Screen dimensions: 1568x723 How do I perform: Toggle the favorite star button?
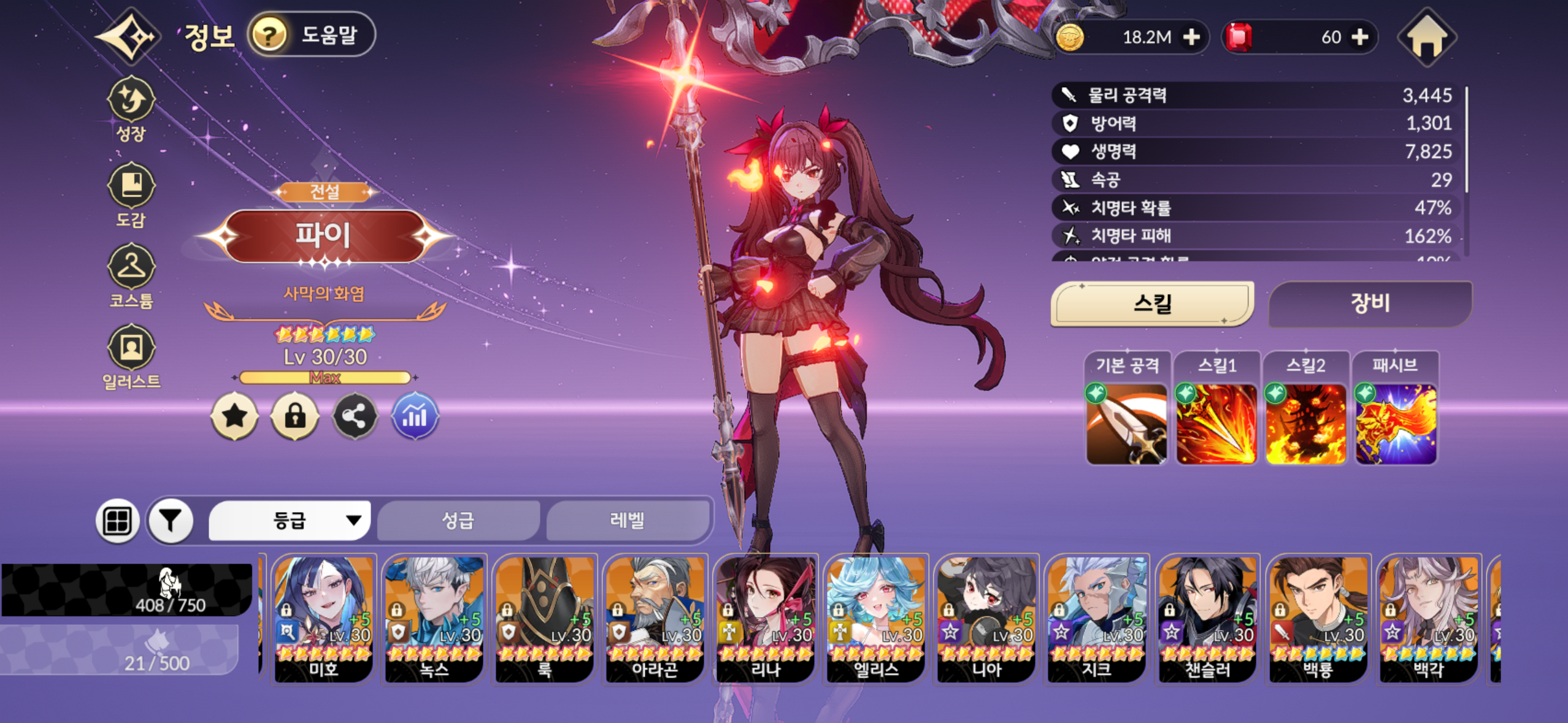[x=234, y=417]
